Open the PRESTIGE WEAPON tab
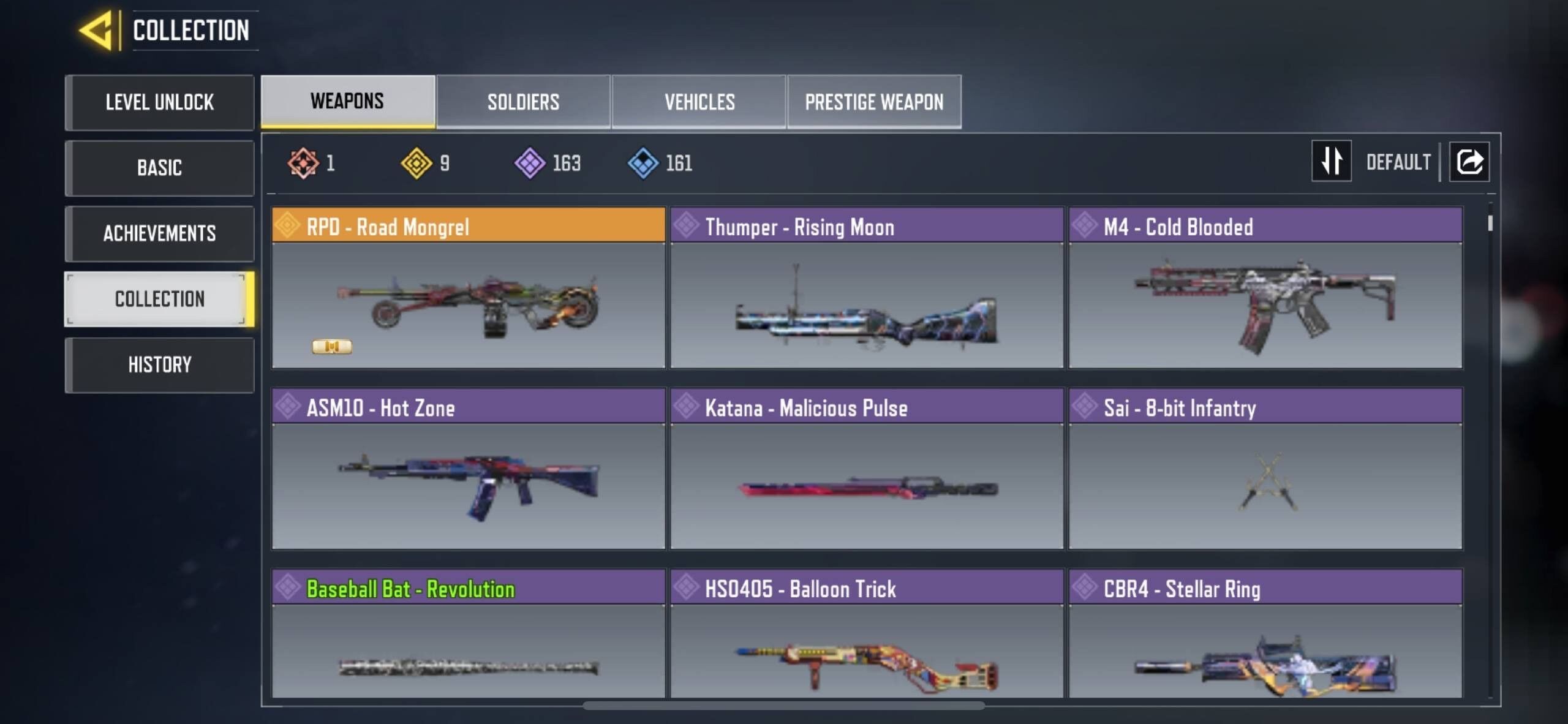The height and width of the screenshot is (724, 1568). [874, 101]
